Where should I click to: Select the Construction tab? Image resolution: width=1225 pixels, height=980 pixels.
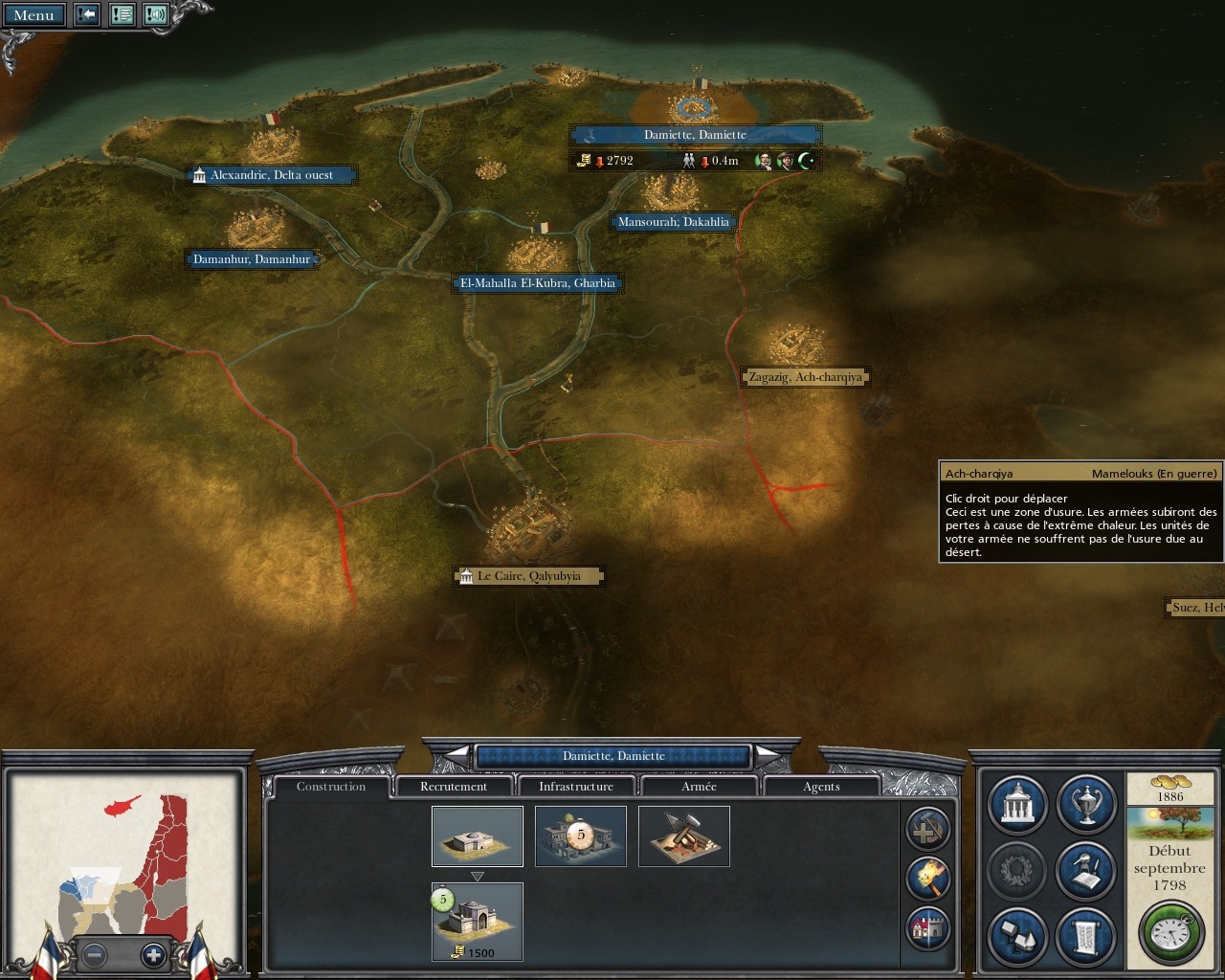click(x=331, y=787)
